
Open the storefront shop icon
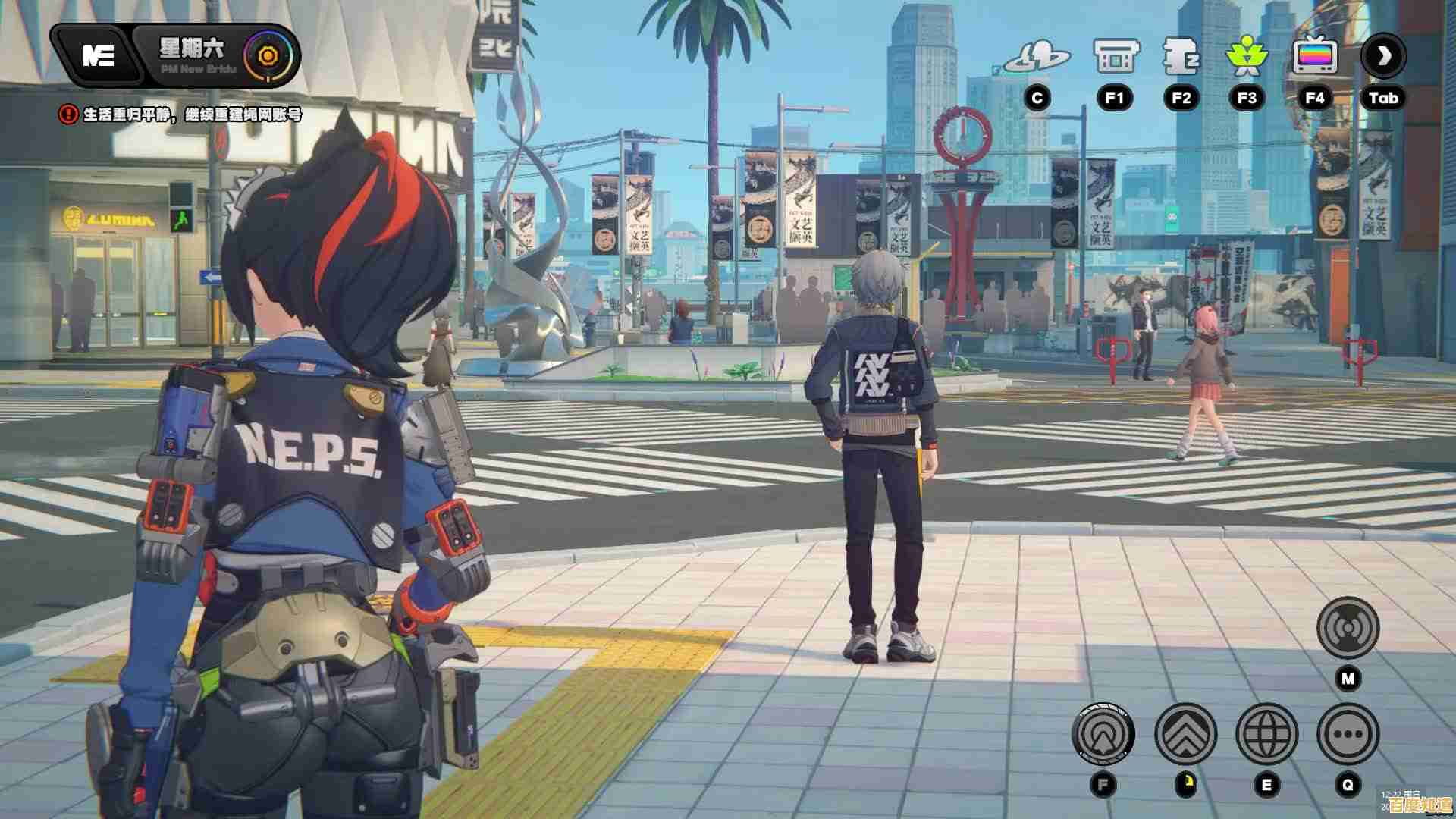click(x=1116, y=57)
